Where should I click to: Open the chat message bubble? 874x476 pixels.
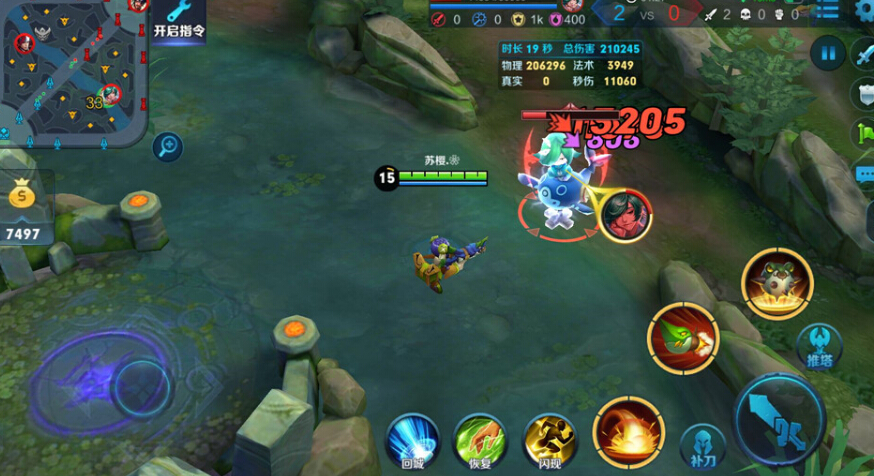pos(865,174)
